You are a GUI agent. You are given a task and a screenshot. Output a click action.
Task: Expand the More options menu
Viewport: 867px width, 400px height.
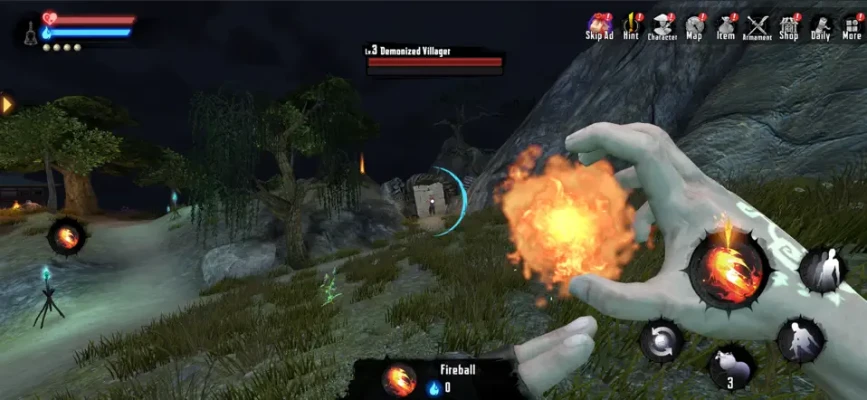(x=851, y=26)
